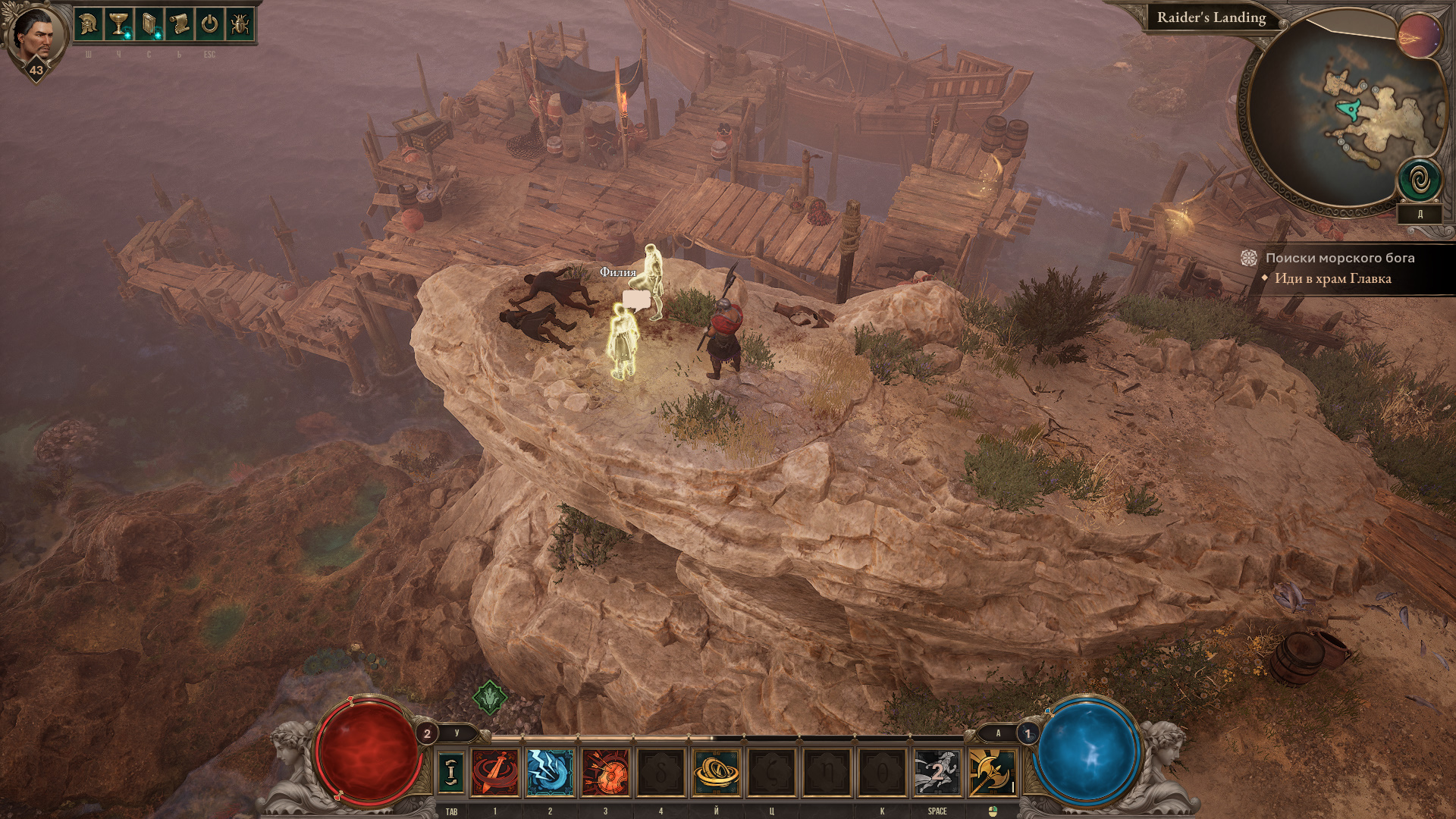Activate the golden rings skill

716,771
